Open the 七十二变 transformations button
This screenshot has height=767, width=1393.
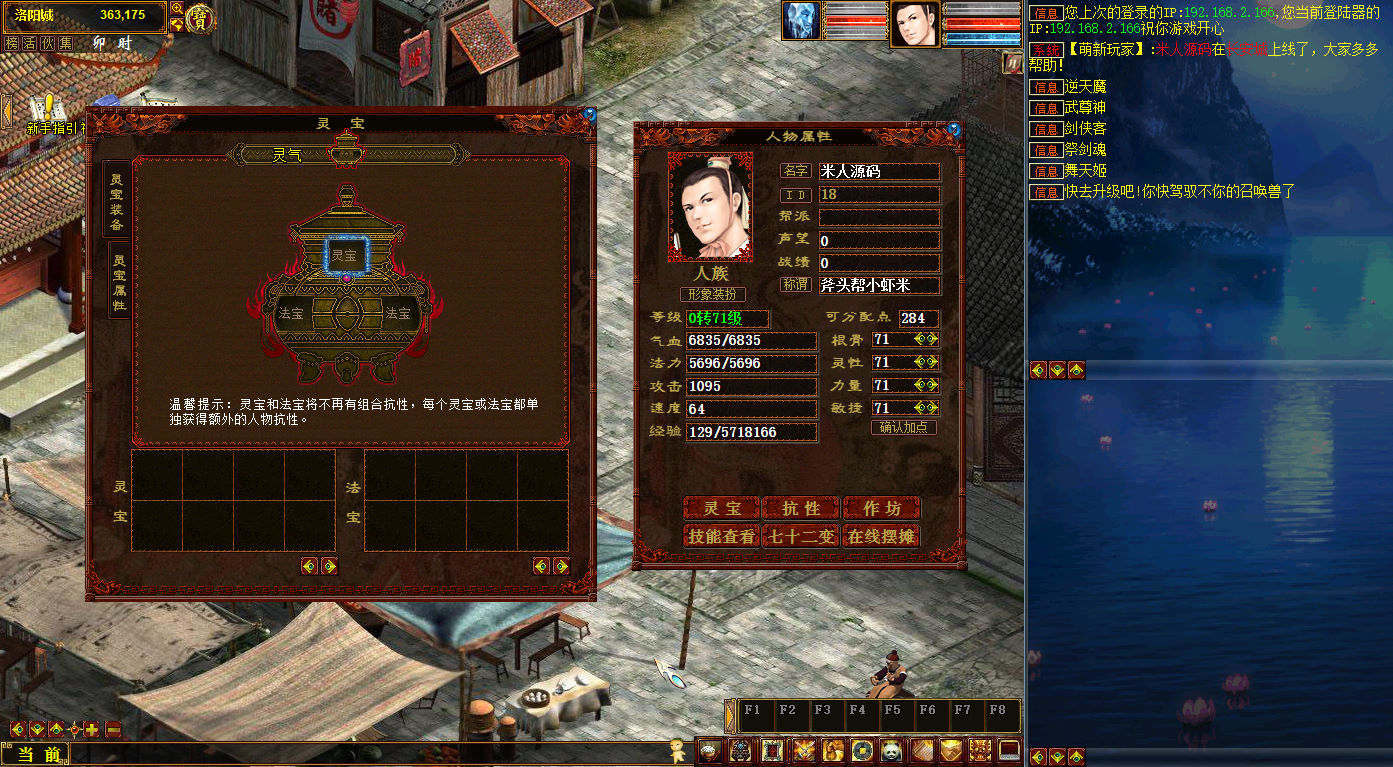click(801, 536)
